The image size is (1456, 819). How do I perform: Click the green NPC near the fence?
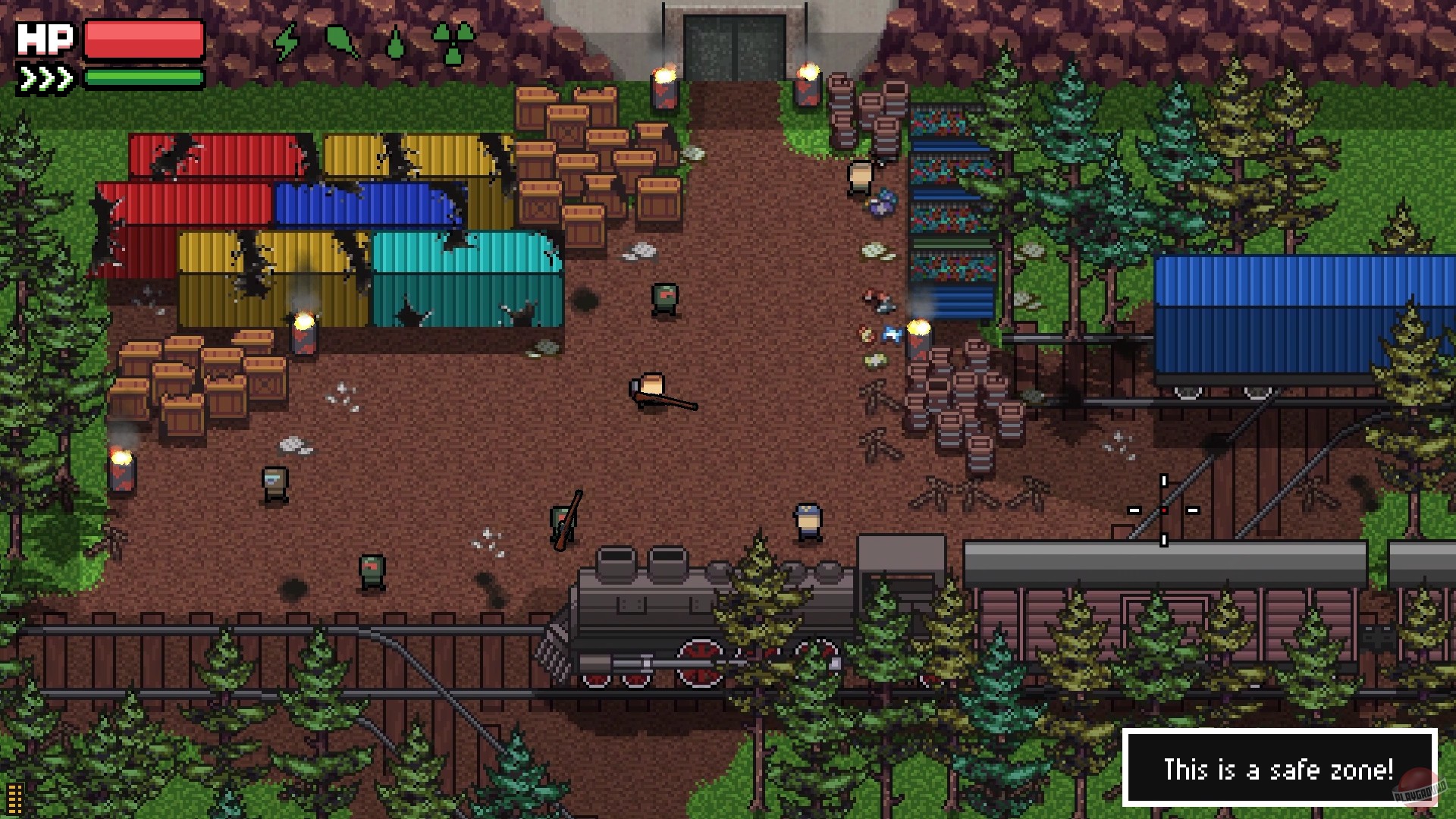coord(372,571)
